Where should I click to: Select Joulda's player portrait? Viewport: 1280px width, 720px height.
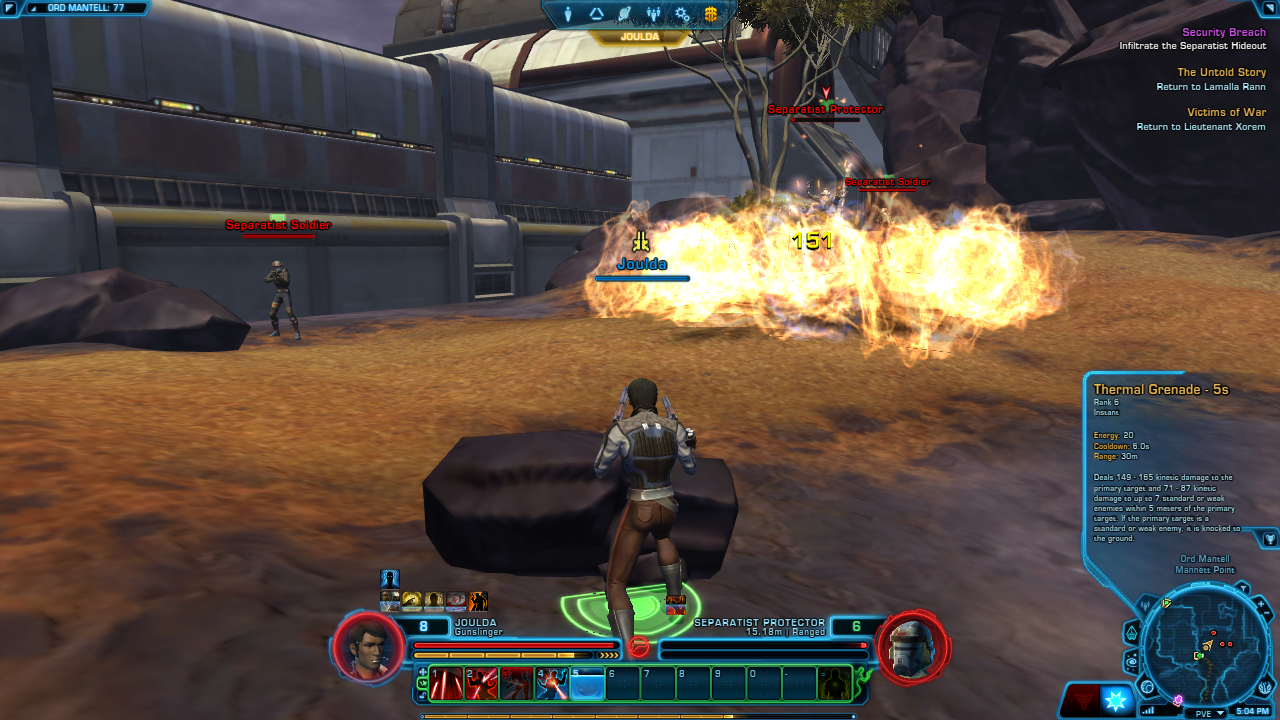pyautogui.click(x=362, y=645)
